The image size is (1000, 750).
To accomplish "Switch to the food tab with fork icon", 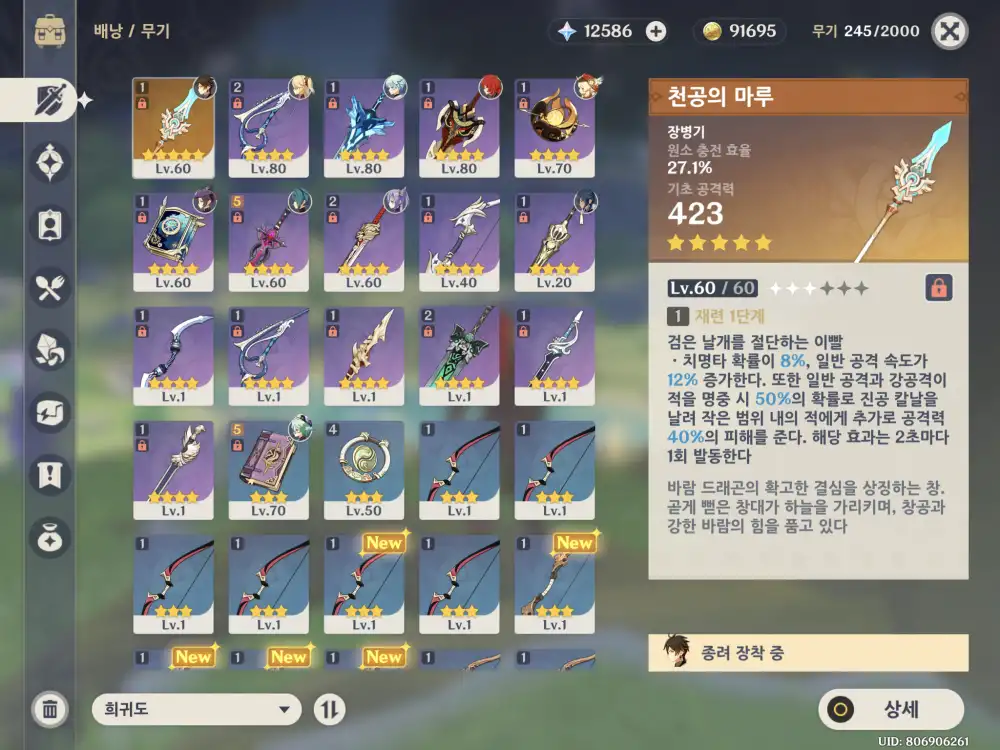I will pyautogui.click(x=49, y=289).
